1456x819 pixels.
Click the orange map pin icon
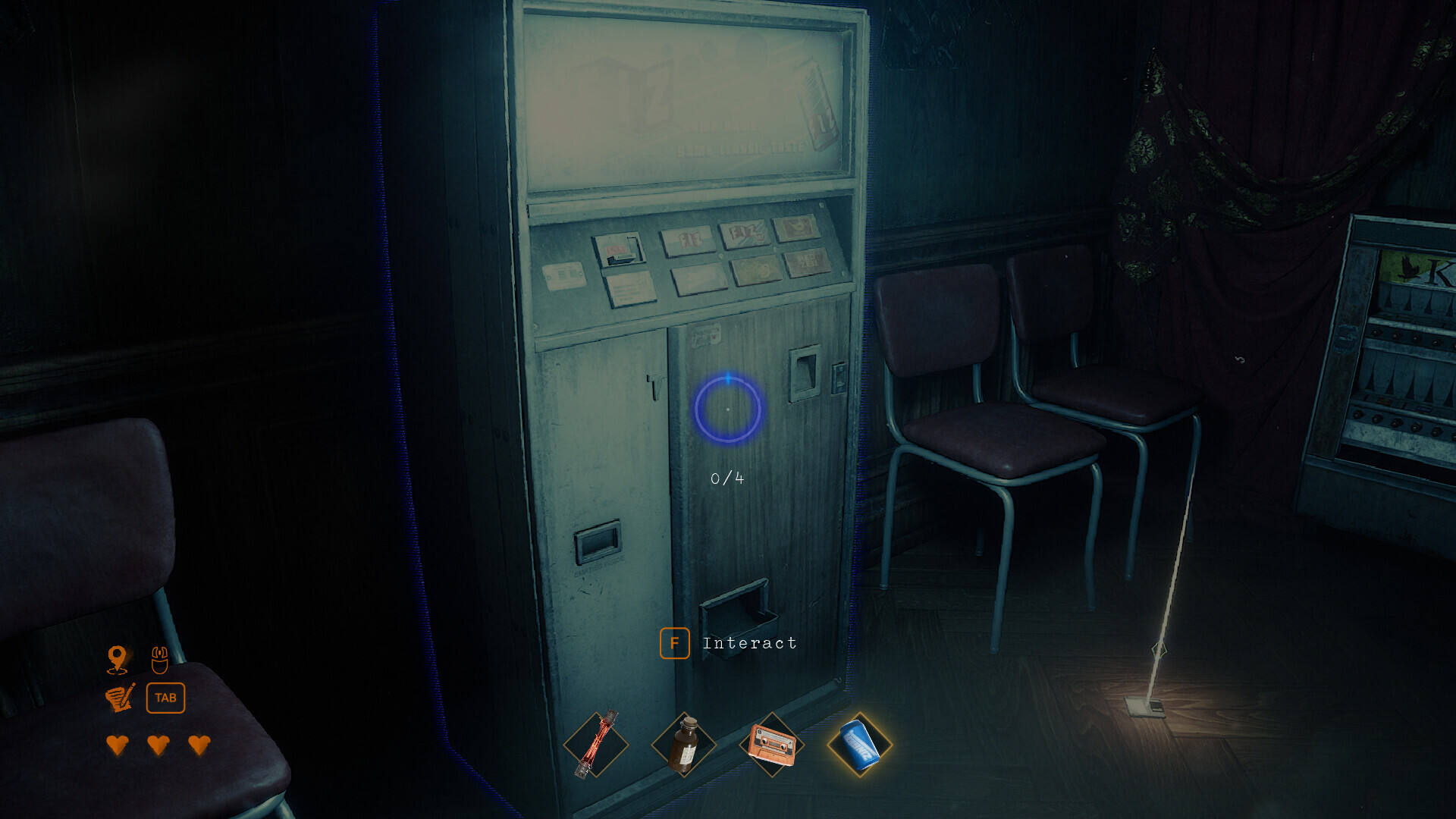coord(118,659)
